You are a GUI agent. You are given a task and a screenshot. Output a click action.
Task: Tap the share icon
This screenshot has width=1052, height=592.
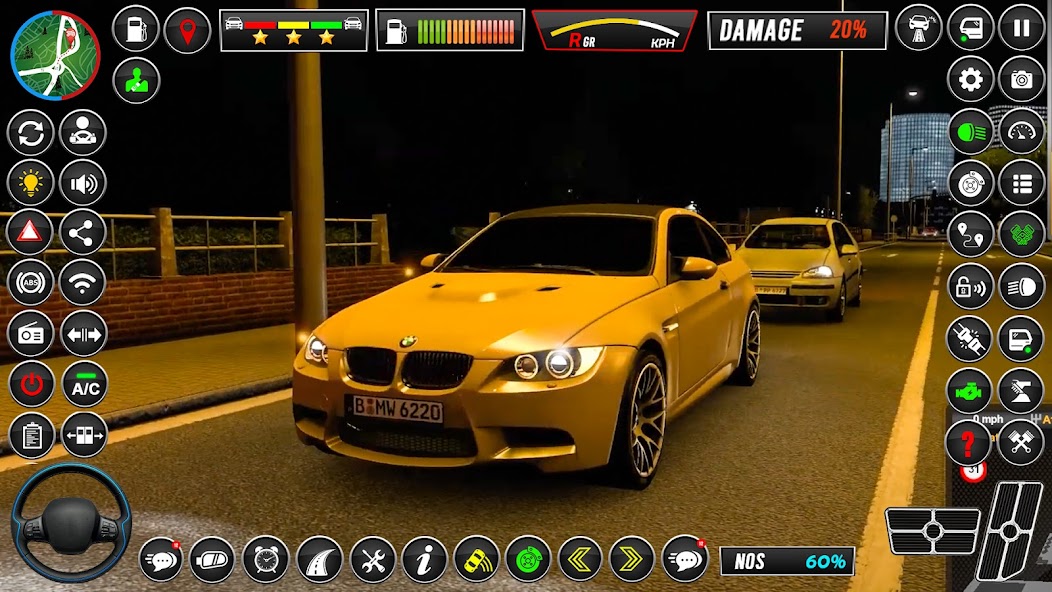click(83, 233)
